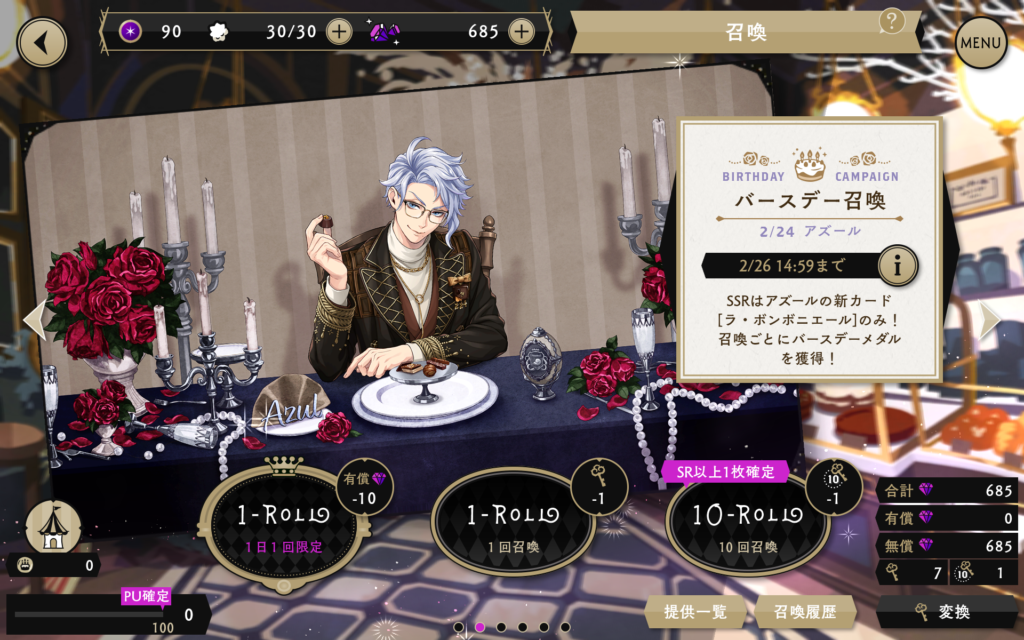Open the summon help question mark
Viewport: 1024px width, 640px height.
point(891,21)
